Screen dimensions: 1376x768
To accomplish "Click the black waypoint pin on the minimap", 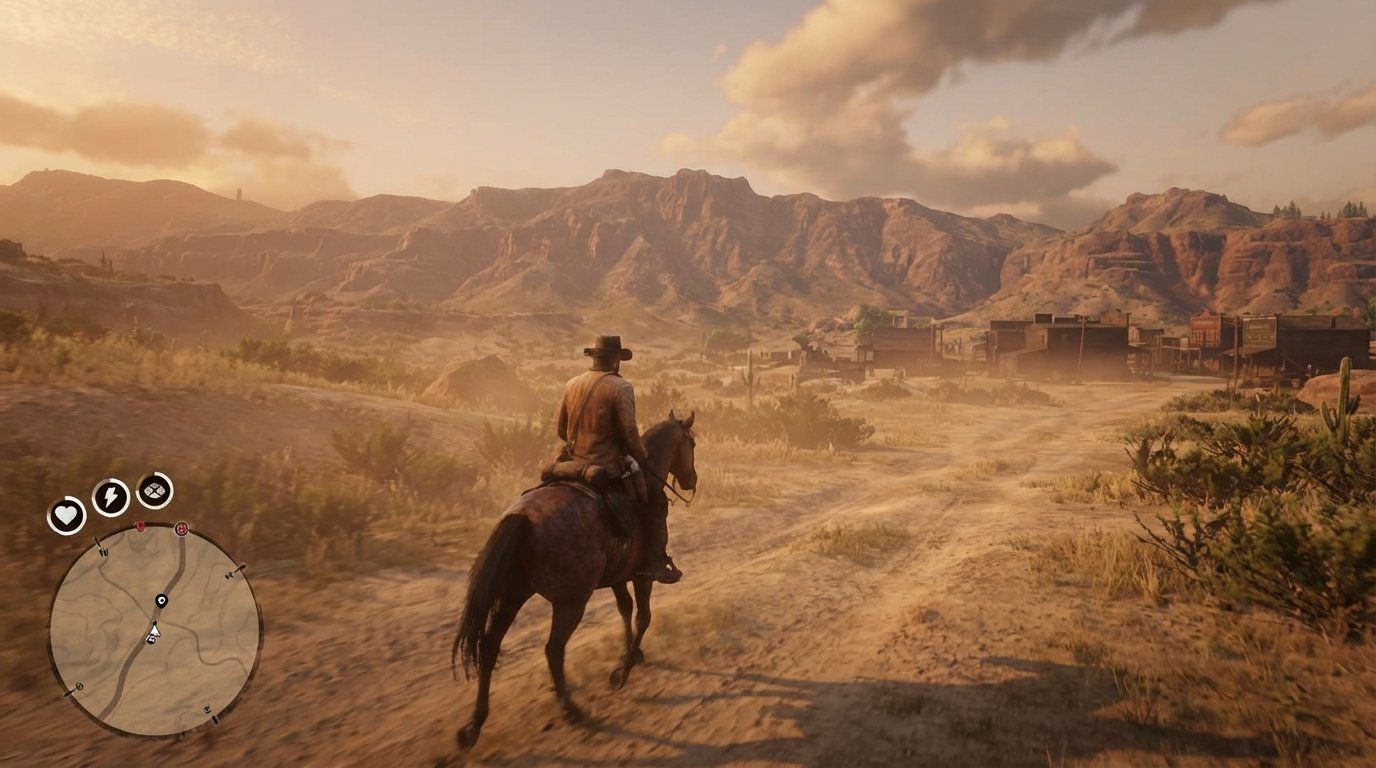I will click(161, 600).
